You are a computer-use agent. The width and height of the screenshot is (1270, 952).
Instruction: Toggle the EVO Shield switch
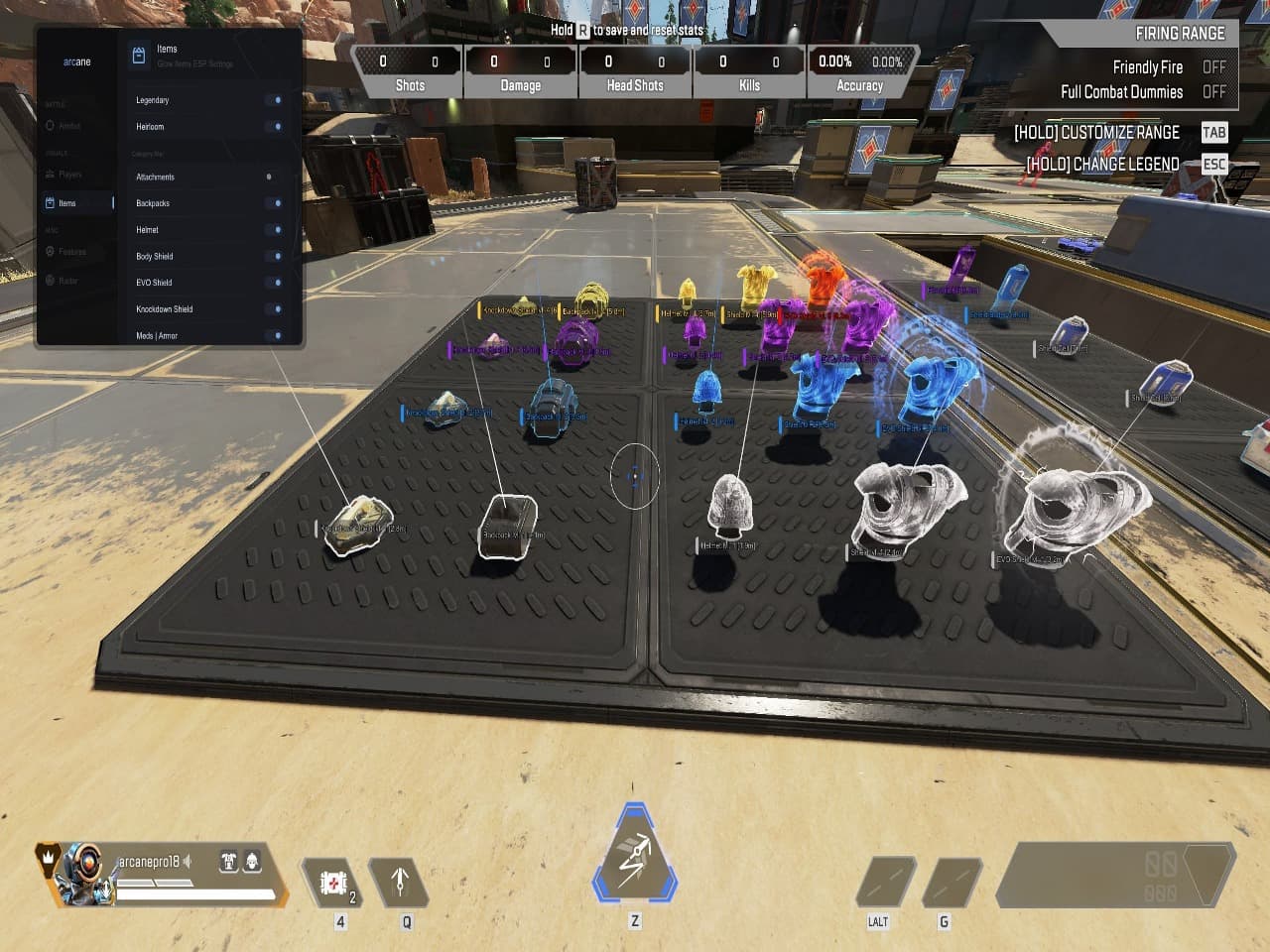click(275, 283)
